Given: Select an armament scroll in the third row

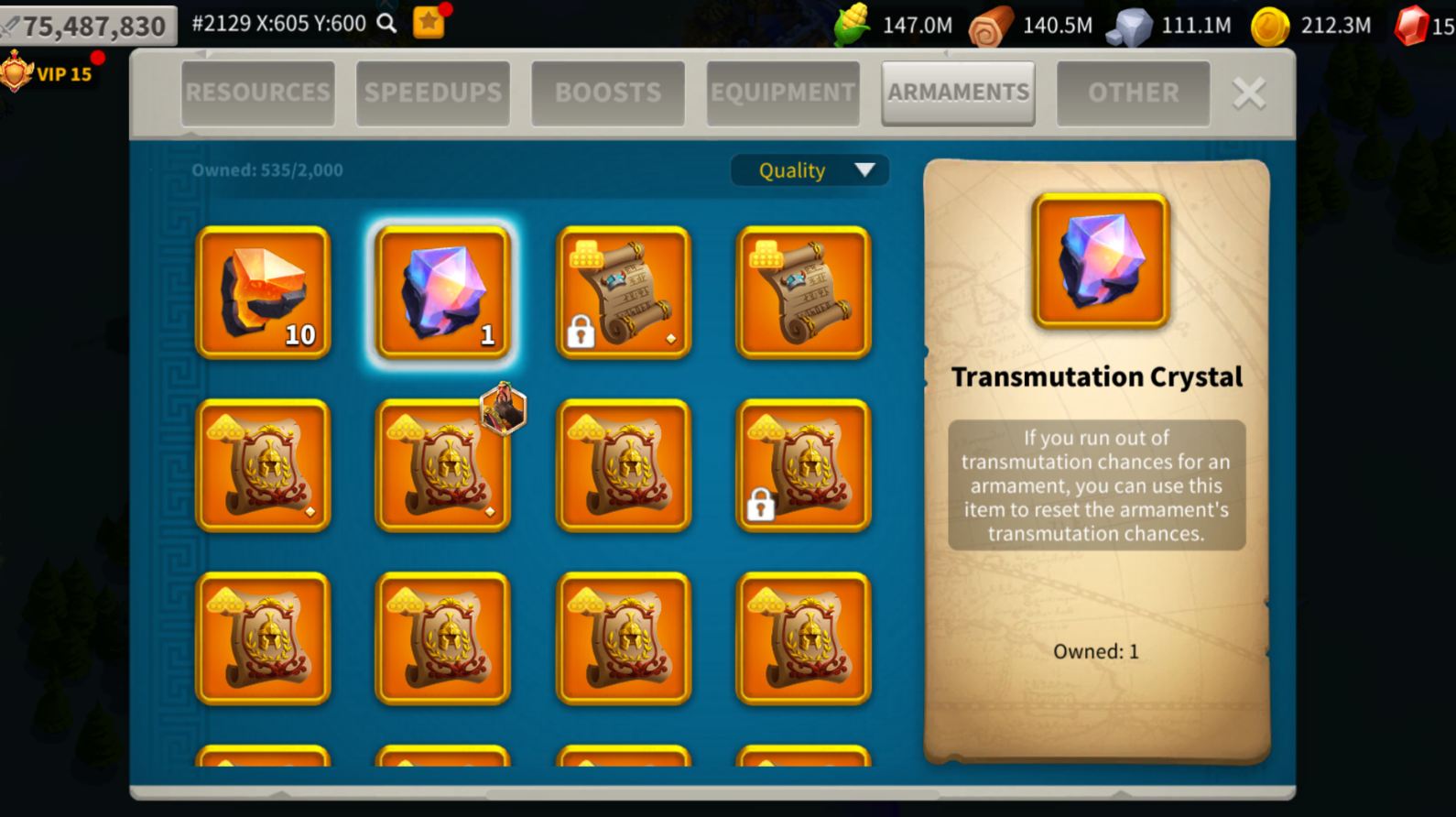Looking at the screenshot, I should [x=263, y=641].
